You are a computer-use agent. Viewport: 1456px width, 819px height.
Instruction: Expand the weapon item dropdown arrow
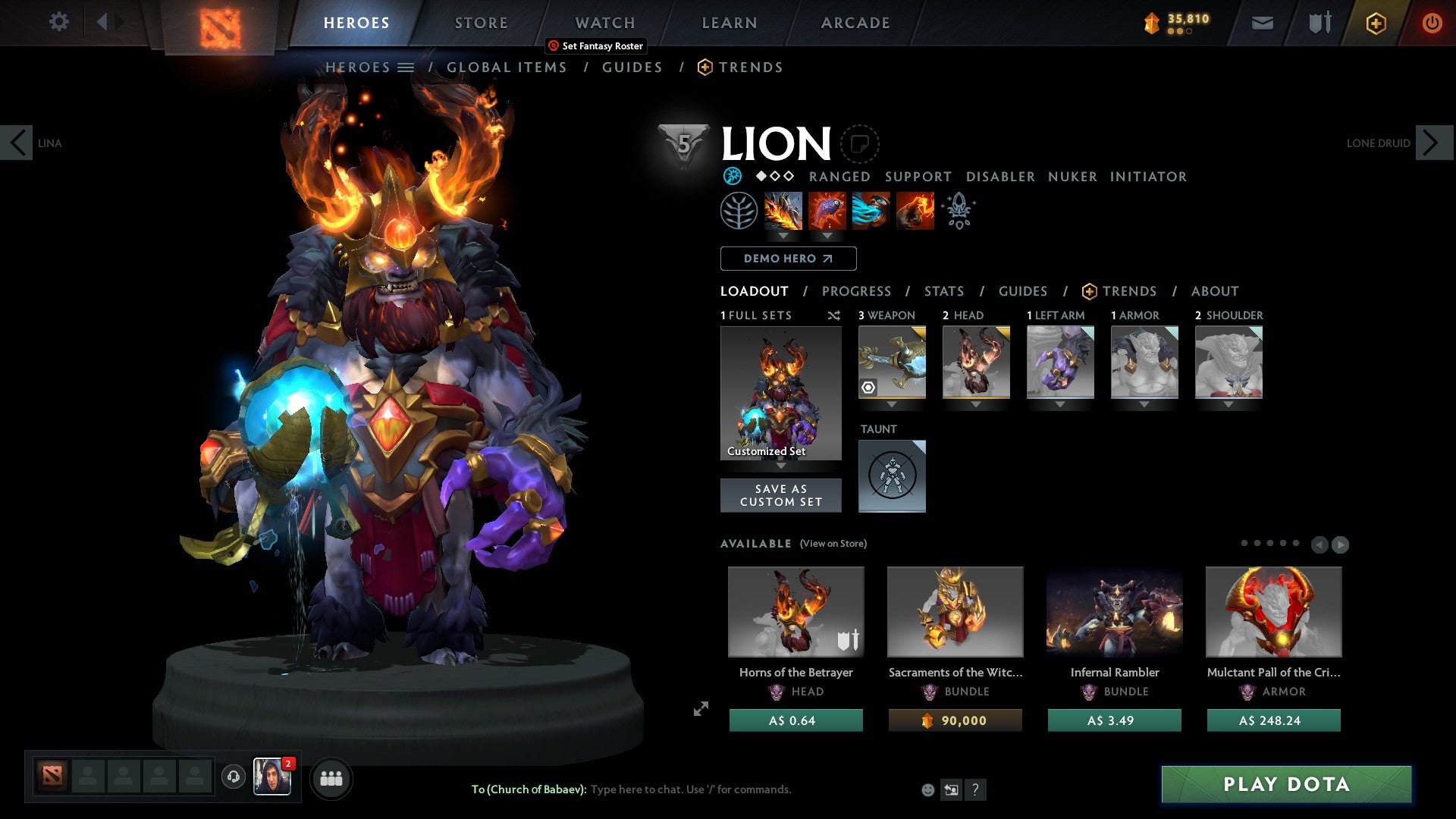[892, 404]
